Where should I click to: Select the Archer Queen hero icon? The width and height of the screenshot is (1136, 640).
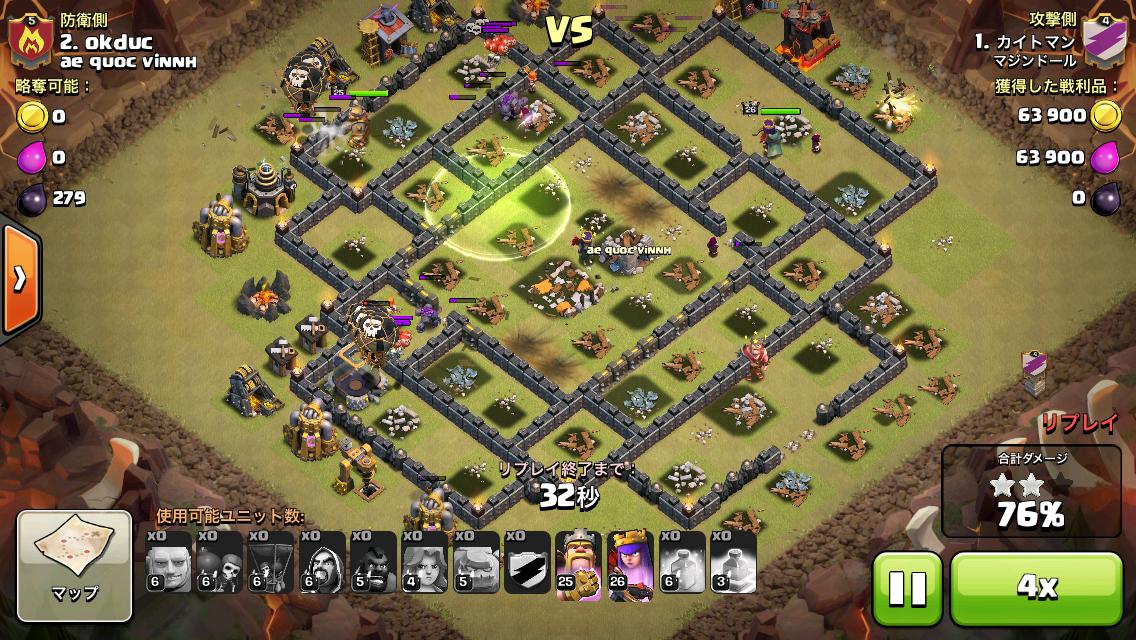click(x=629, y=563)
